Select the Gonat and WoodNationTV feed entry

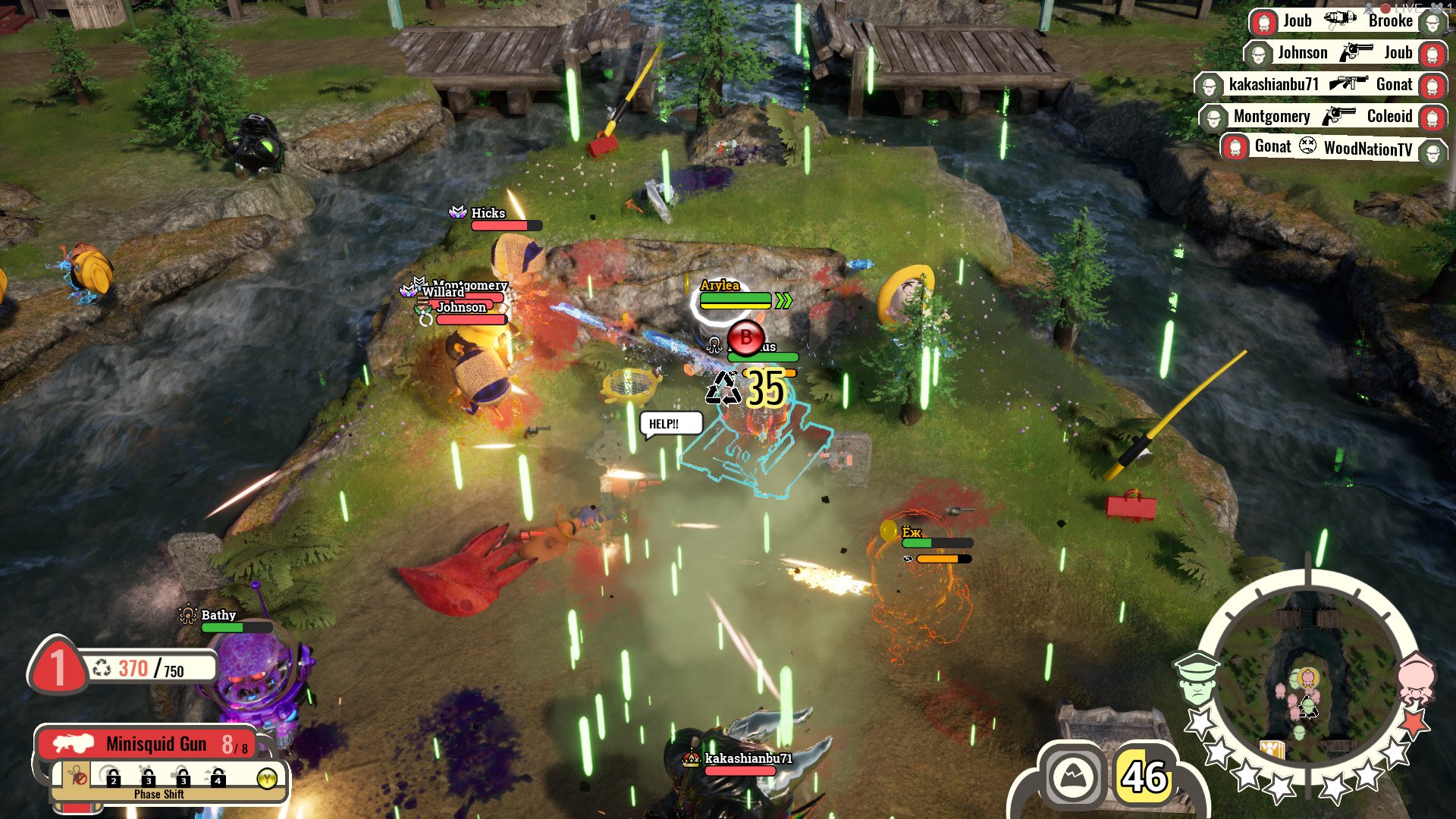(x=1333, y=147)
